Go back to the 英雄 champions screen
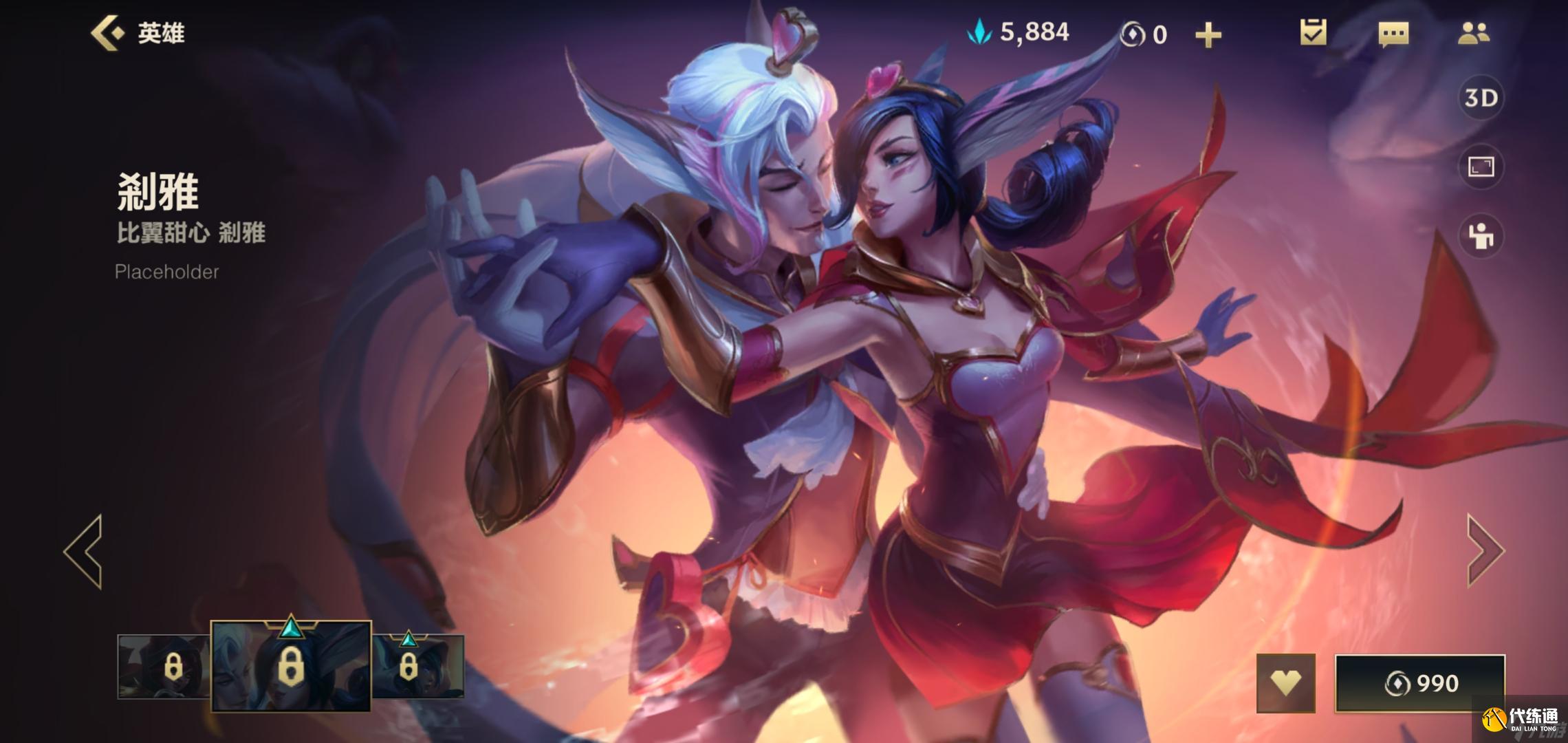1568x743 pixels. pos(138,33)
